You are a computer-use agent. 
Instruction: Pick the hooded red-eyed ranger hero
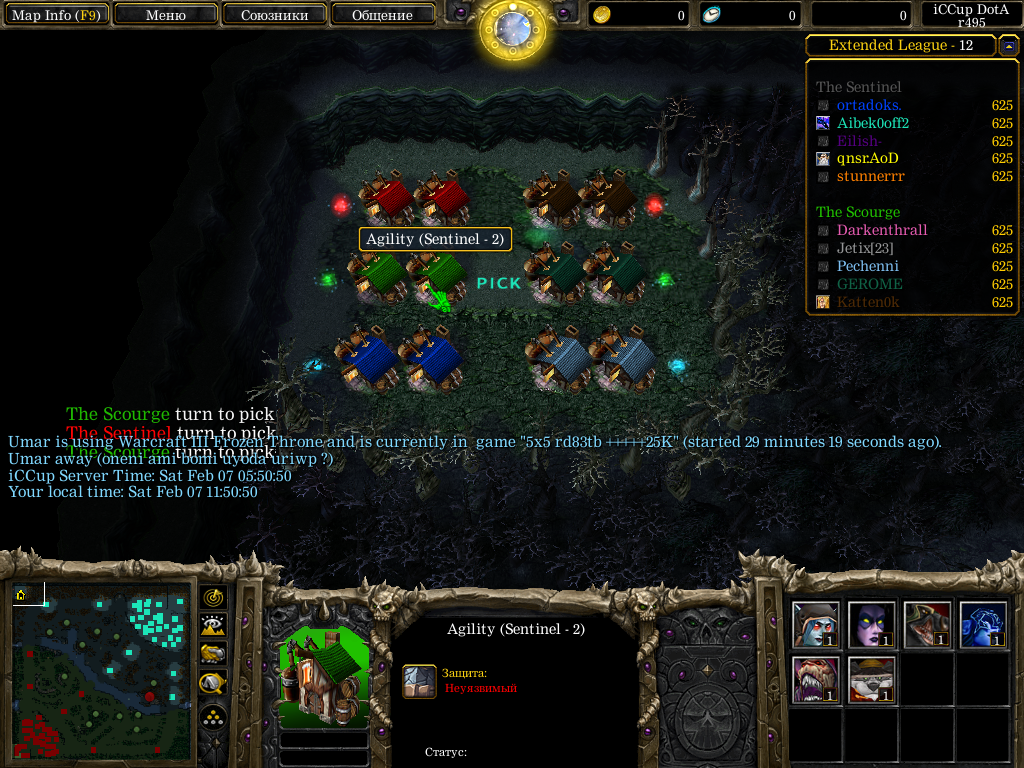click(815, 624)
